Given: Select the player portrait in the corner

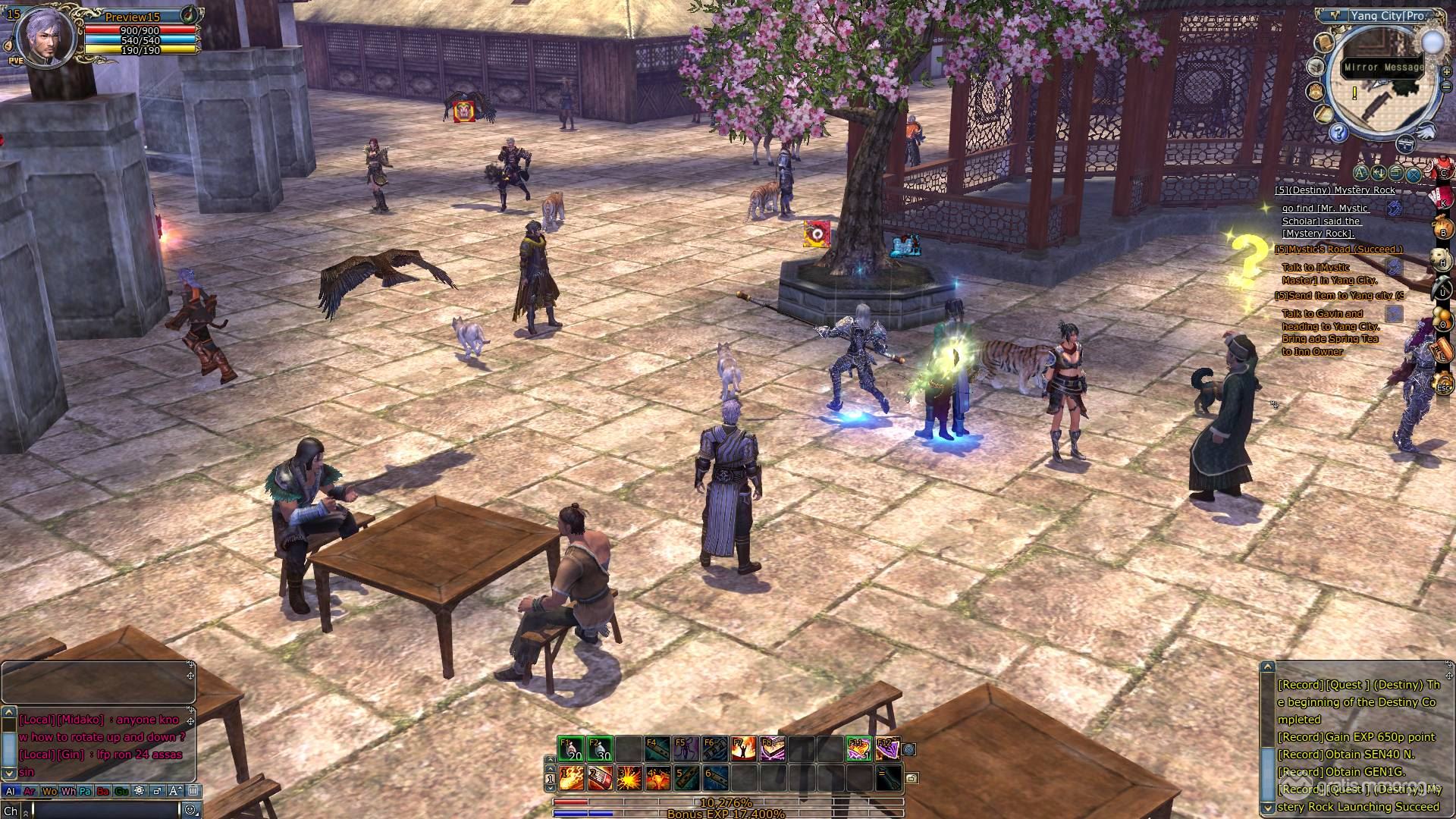Looking at the screenshot, I should 45,36.
